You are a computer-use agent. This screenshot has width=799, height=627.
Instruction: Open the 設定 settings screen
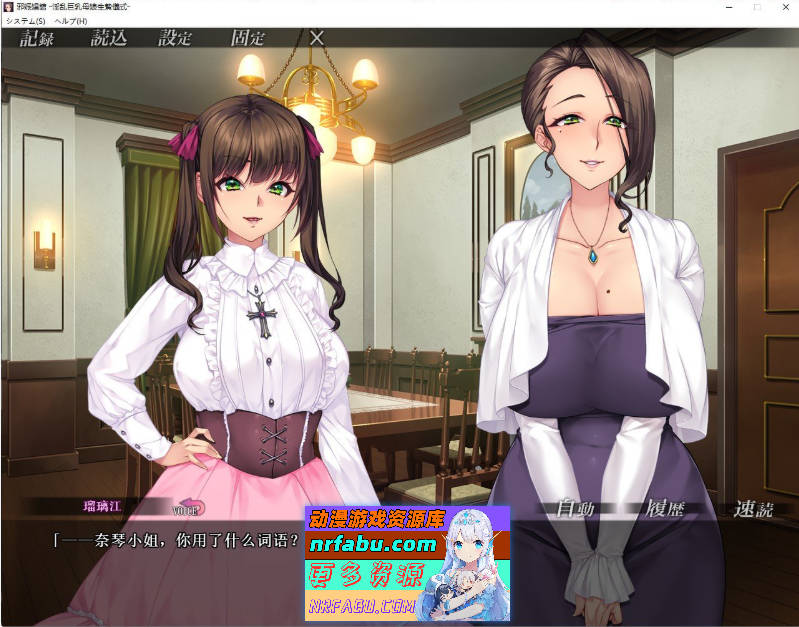(175, 39)
